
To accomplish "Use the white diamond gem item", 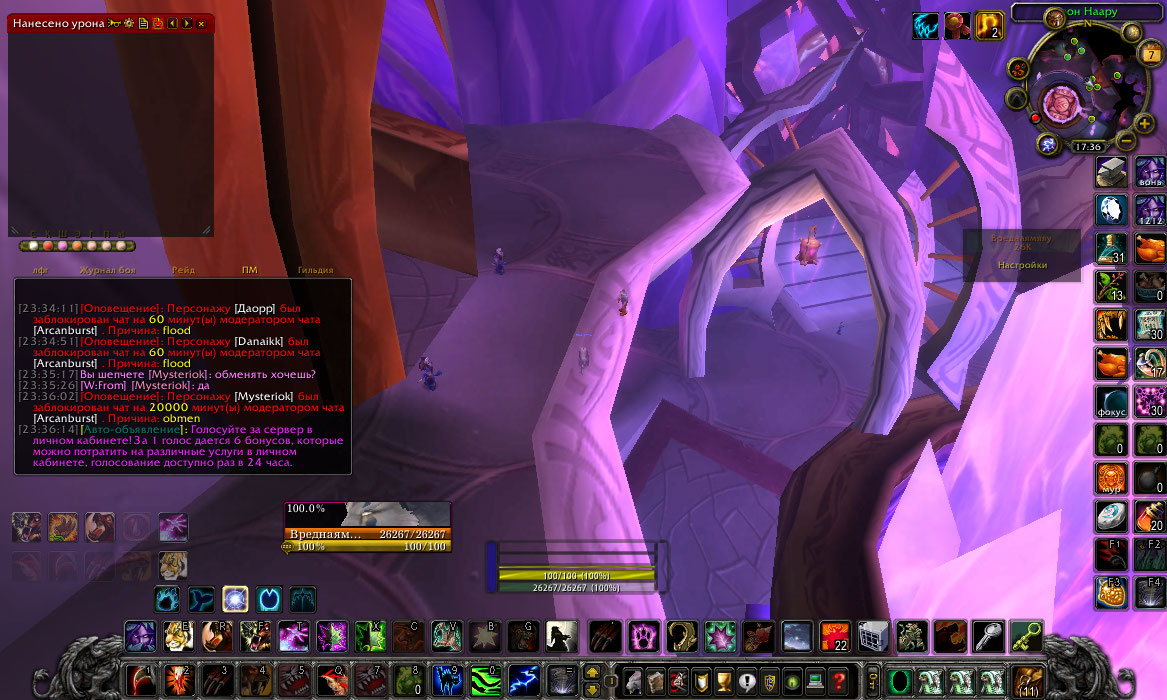I will point(1112,209).
